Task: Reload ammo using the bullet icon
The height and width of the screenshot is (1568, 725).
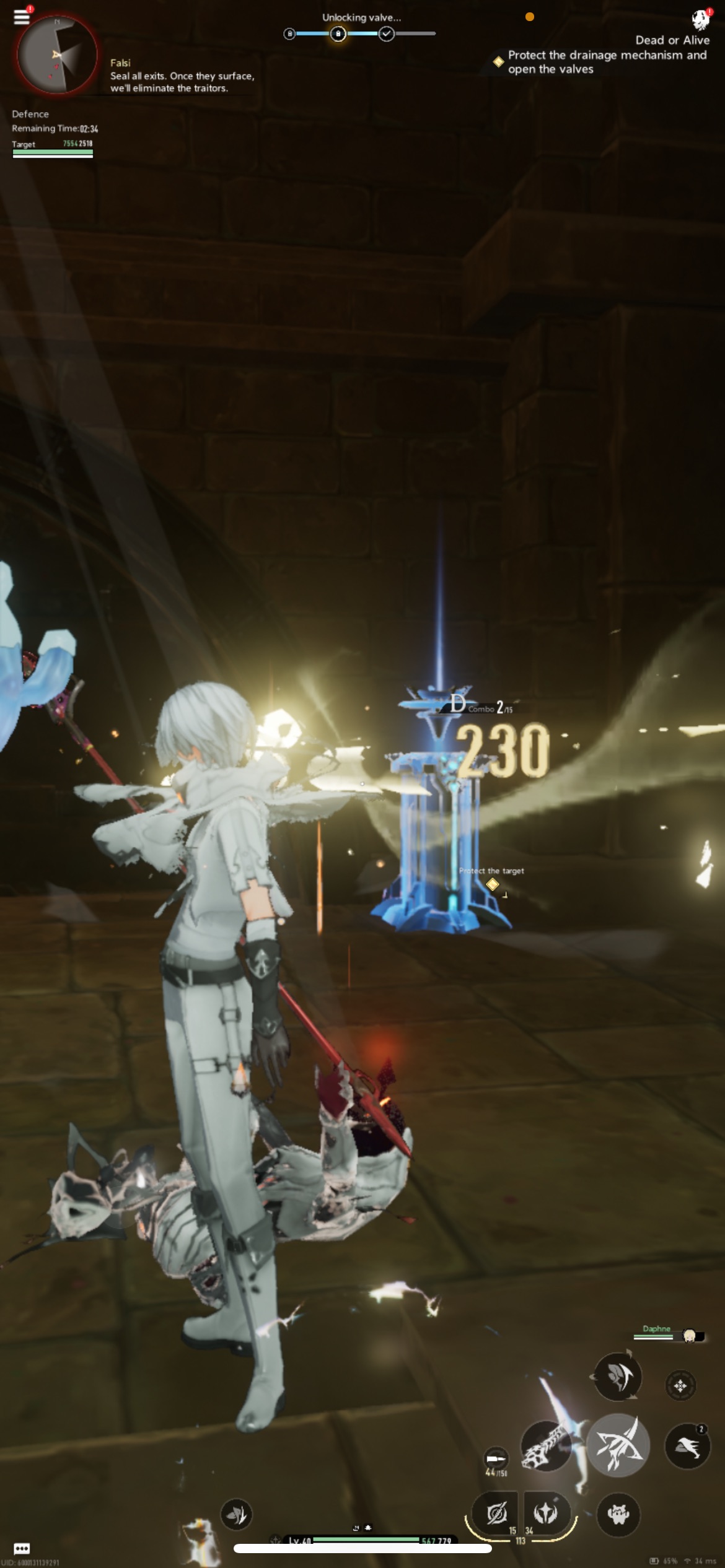Action: (x=495, y=1458)
